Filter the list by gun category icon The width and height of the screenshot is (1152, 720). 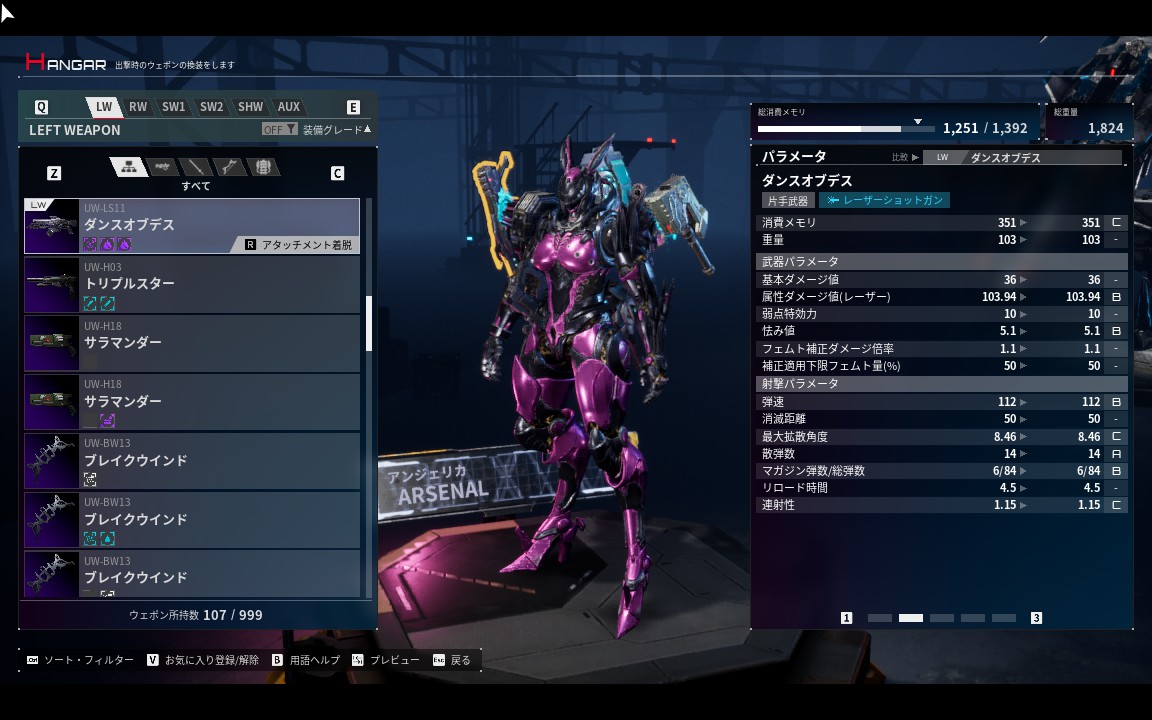pos(162,167)
